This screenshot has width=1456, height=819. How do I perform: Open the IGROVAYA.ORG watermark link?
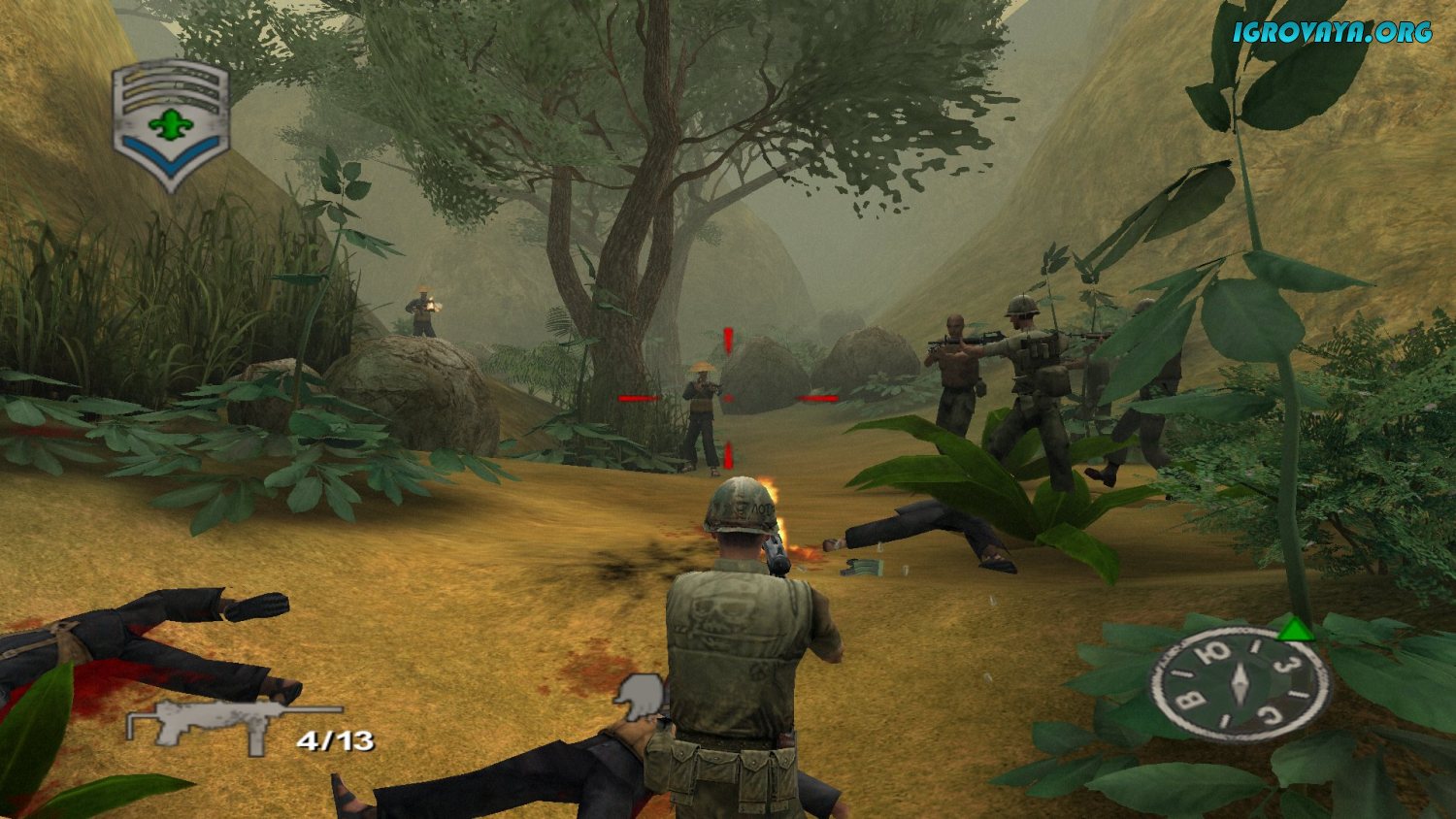[x=1332, y=32]
